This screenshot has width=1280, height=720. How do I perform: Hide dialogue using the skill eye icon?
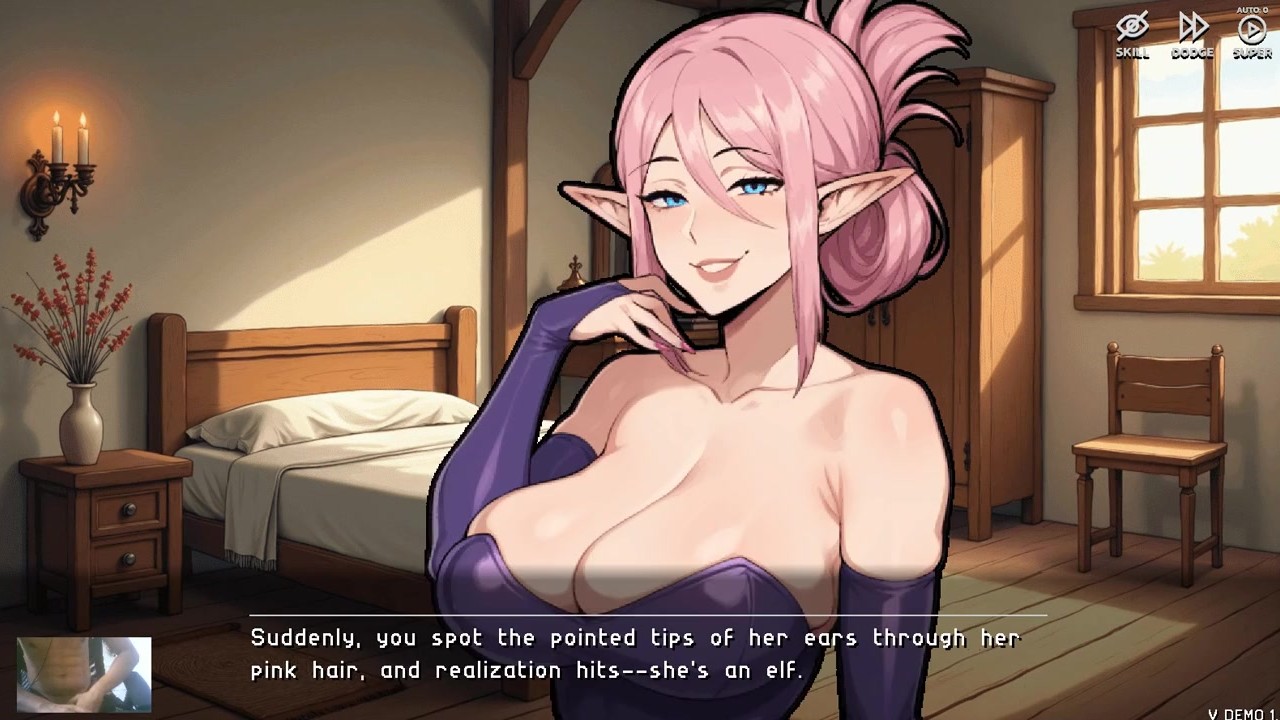(1131, 27)
